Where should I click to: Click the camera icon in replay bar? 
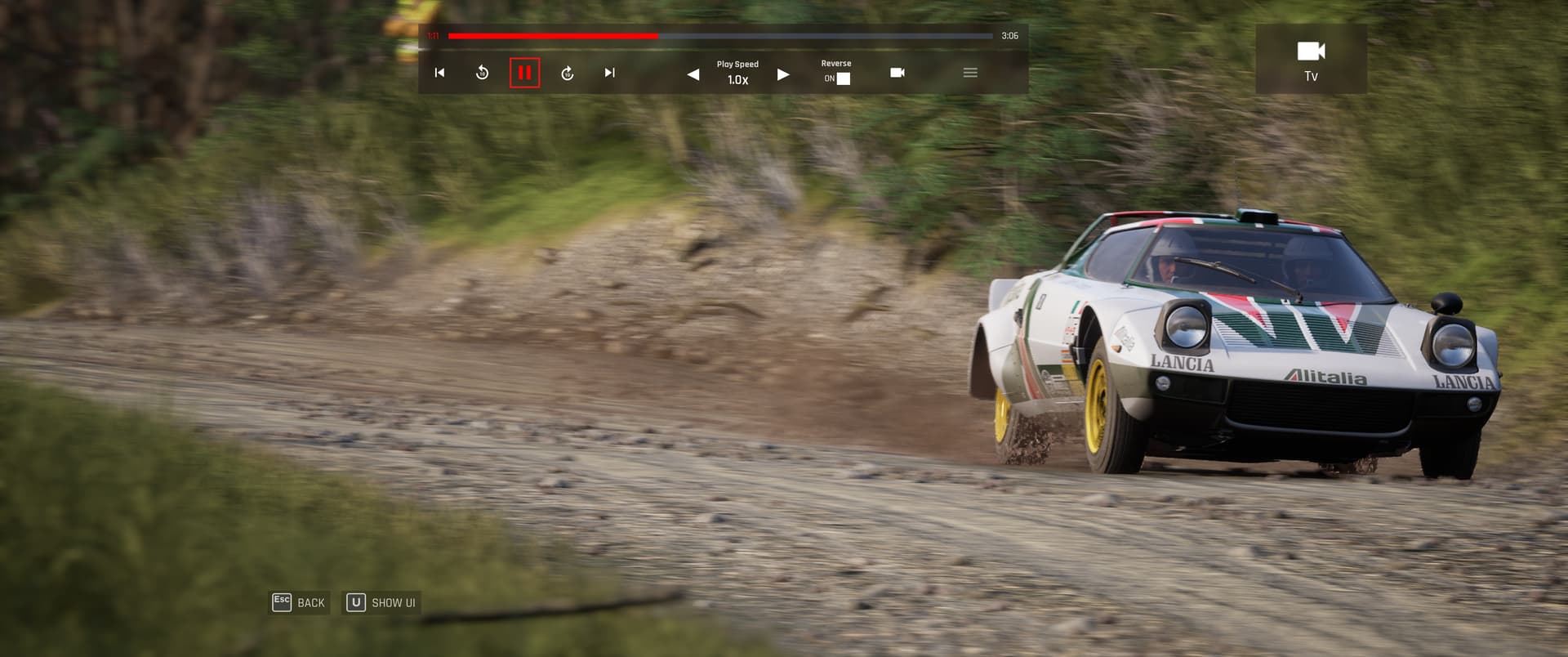point(897,73)
